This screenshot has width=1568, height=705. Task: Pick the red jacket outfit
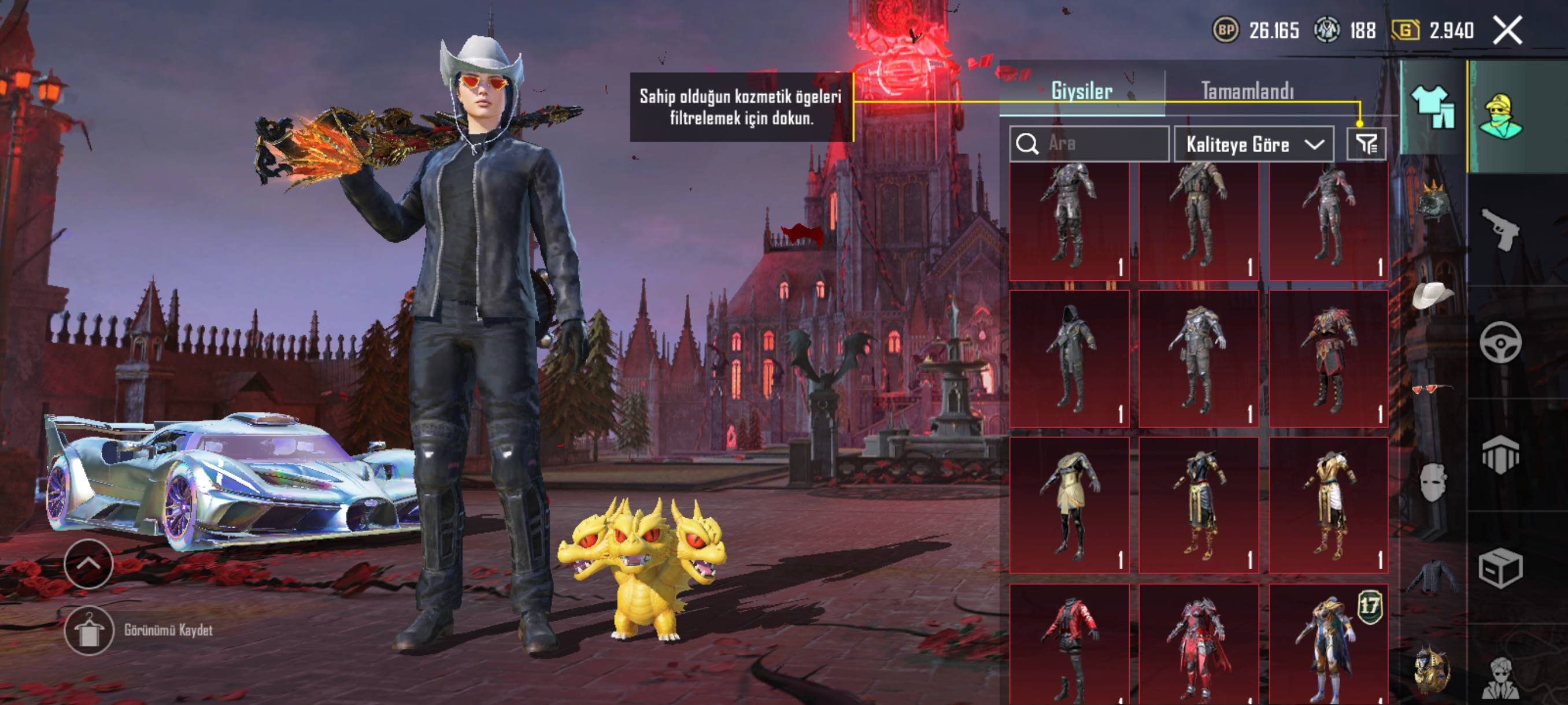(1070, 644)
